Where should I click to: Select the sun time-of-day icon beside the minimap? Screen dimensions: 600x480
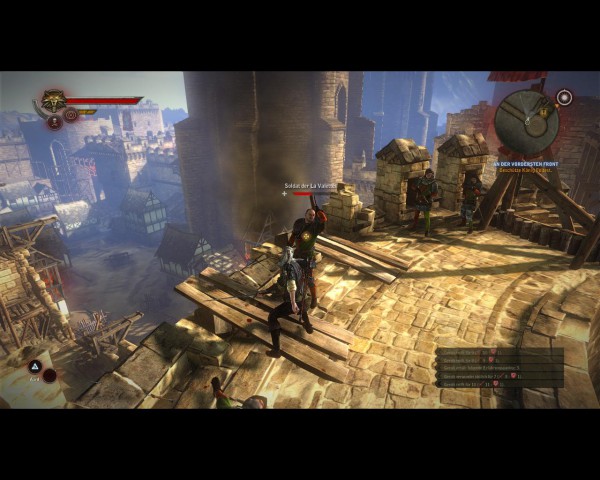pos(564,97)
